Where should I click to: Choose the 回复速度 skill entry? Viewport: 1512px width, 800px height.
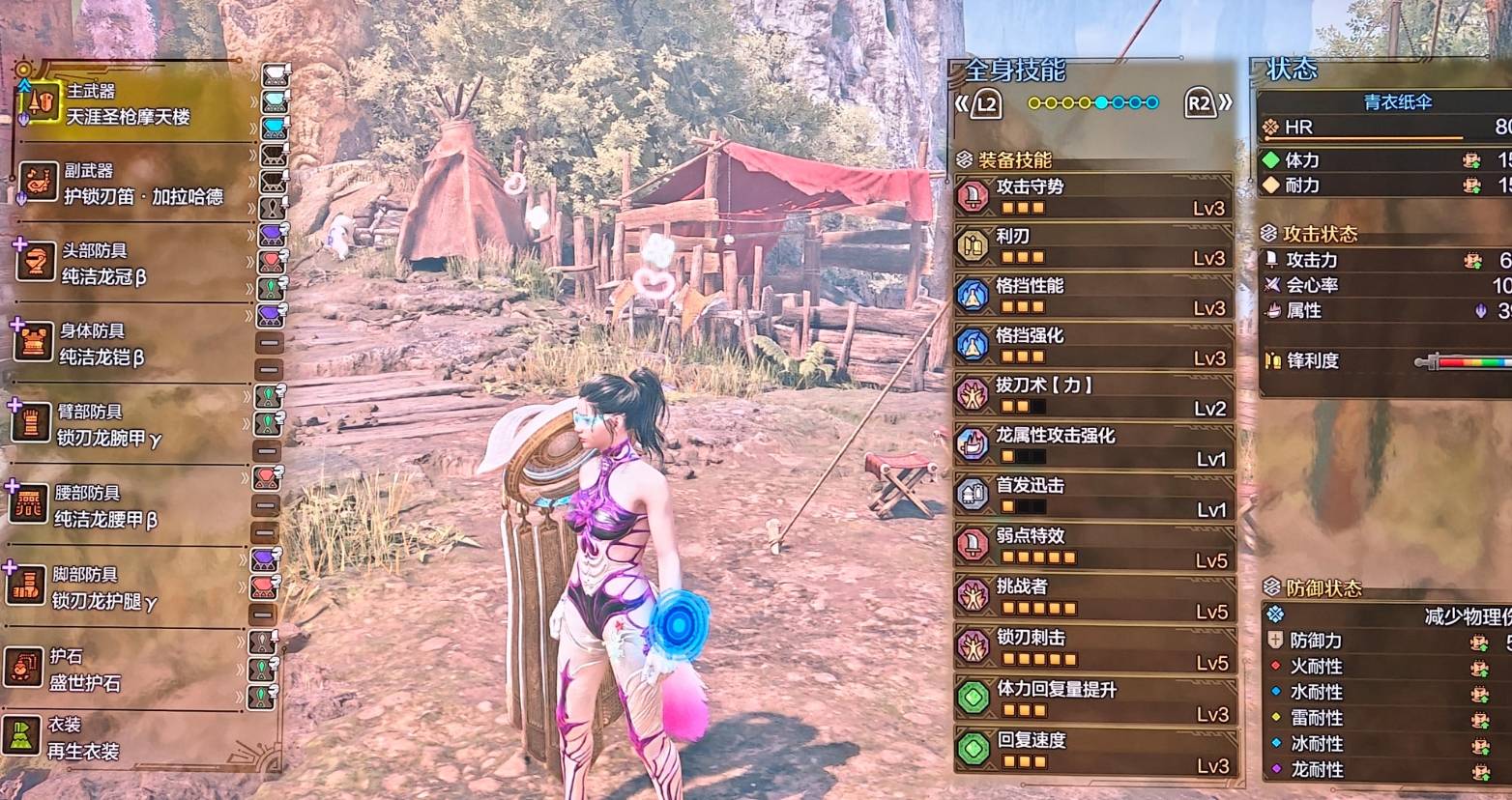click(1093, 751)
